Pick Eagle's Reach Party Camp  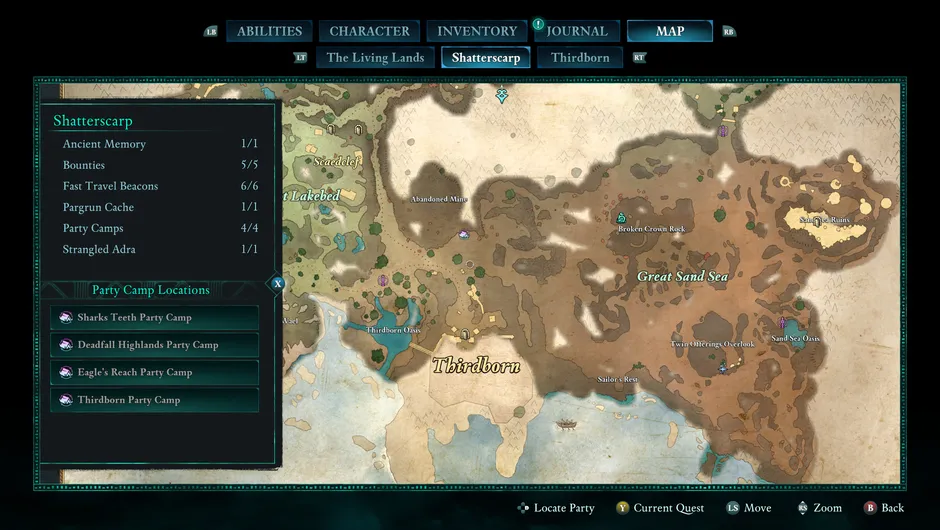coord(155,372)
